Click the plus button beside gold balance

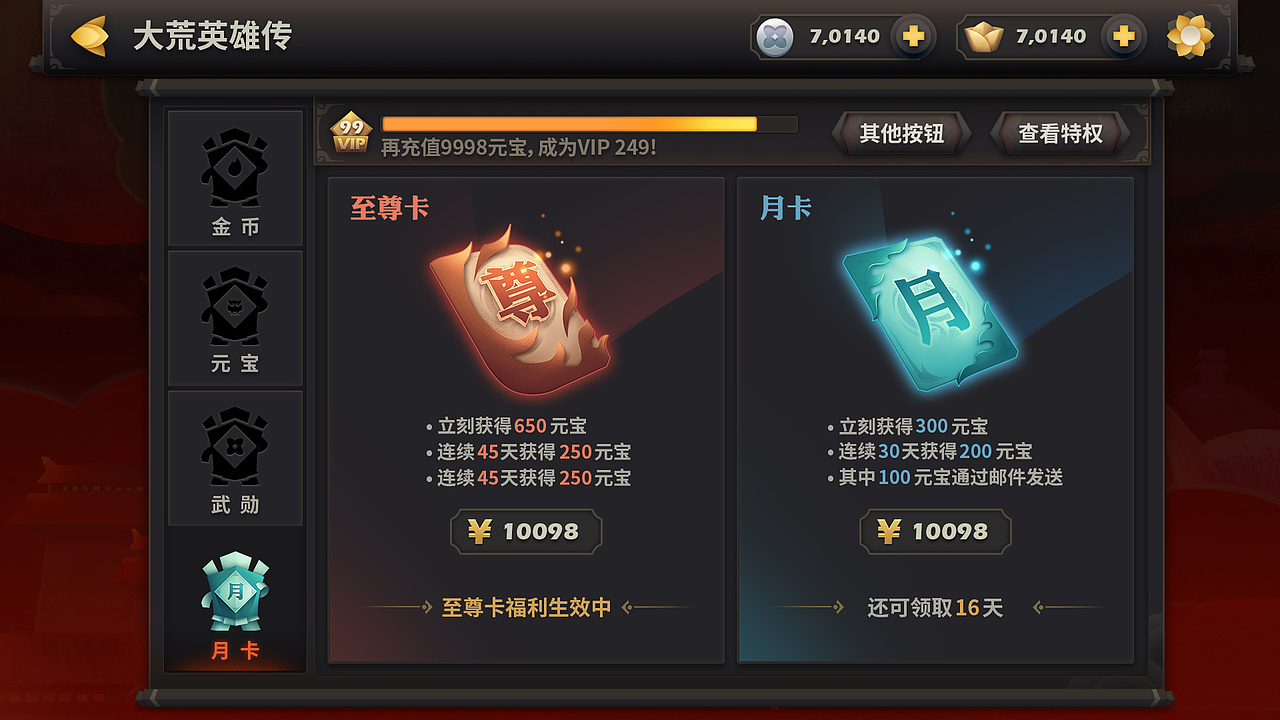coord(1124,36)
